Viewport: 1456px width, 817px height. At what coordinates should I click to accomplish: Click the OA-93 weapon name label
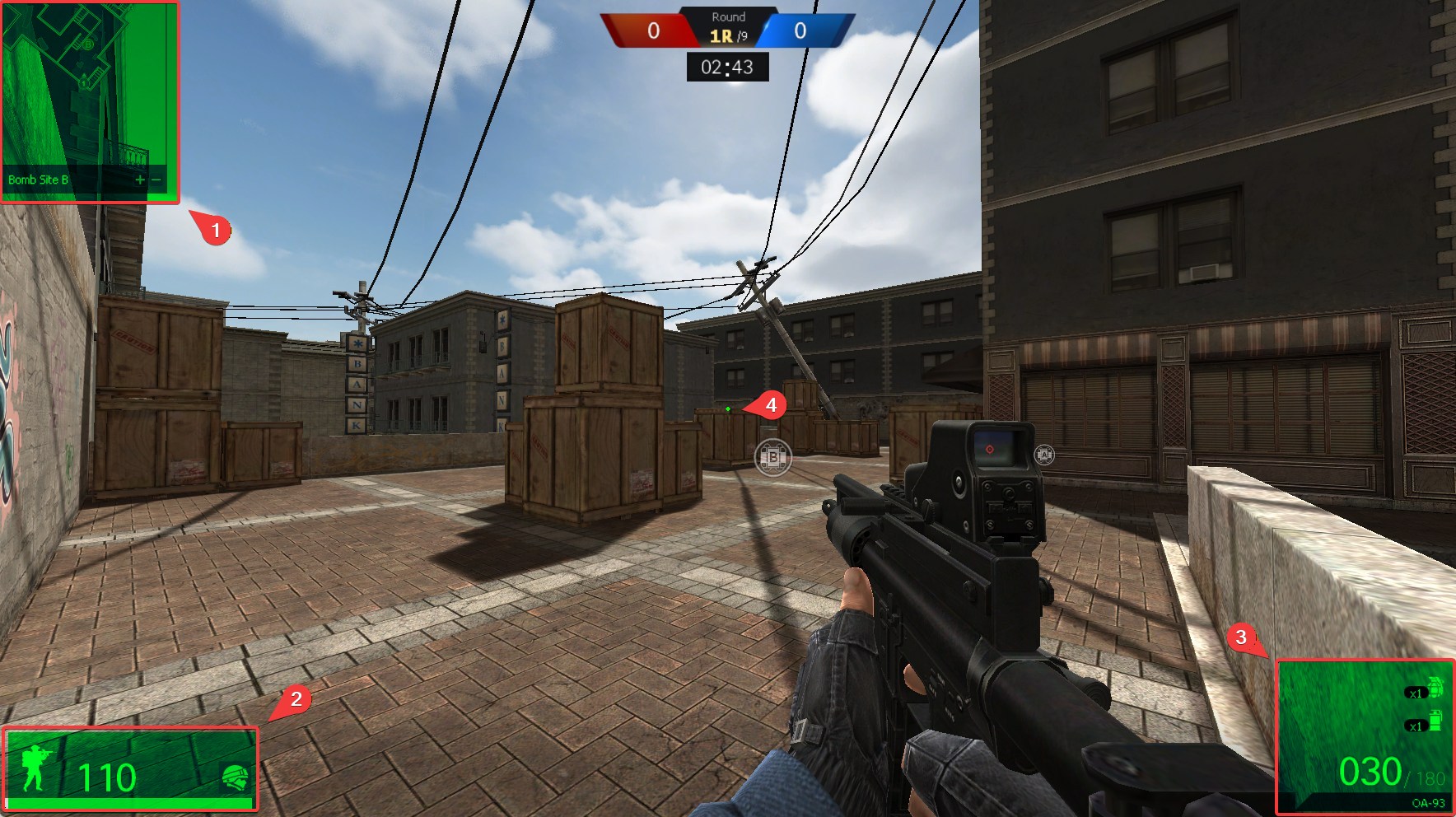tap(1428, 803)
